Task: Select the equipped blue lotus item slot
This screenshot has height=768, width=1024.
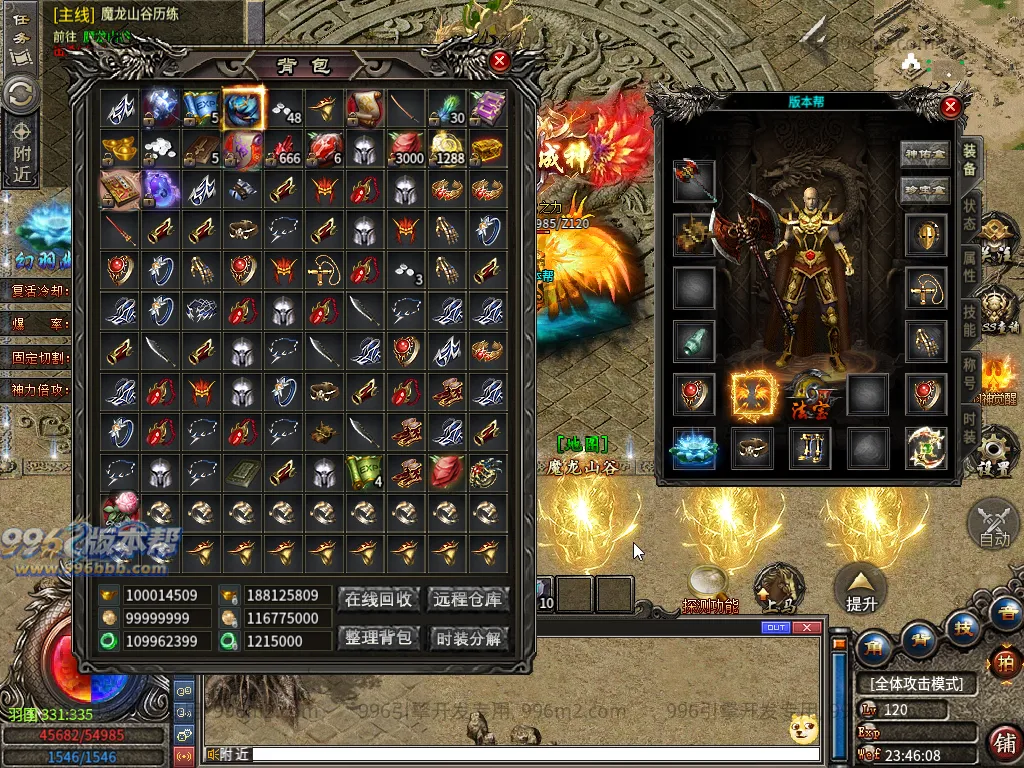Action: click(x=693, y=448)
